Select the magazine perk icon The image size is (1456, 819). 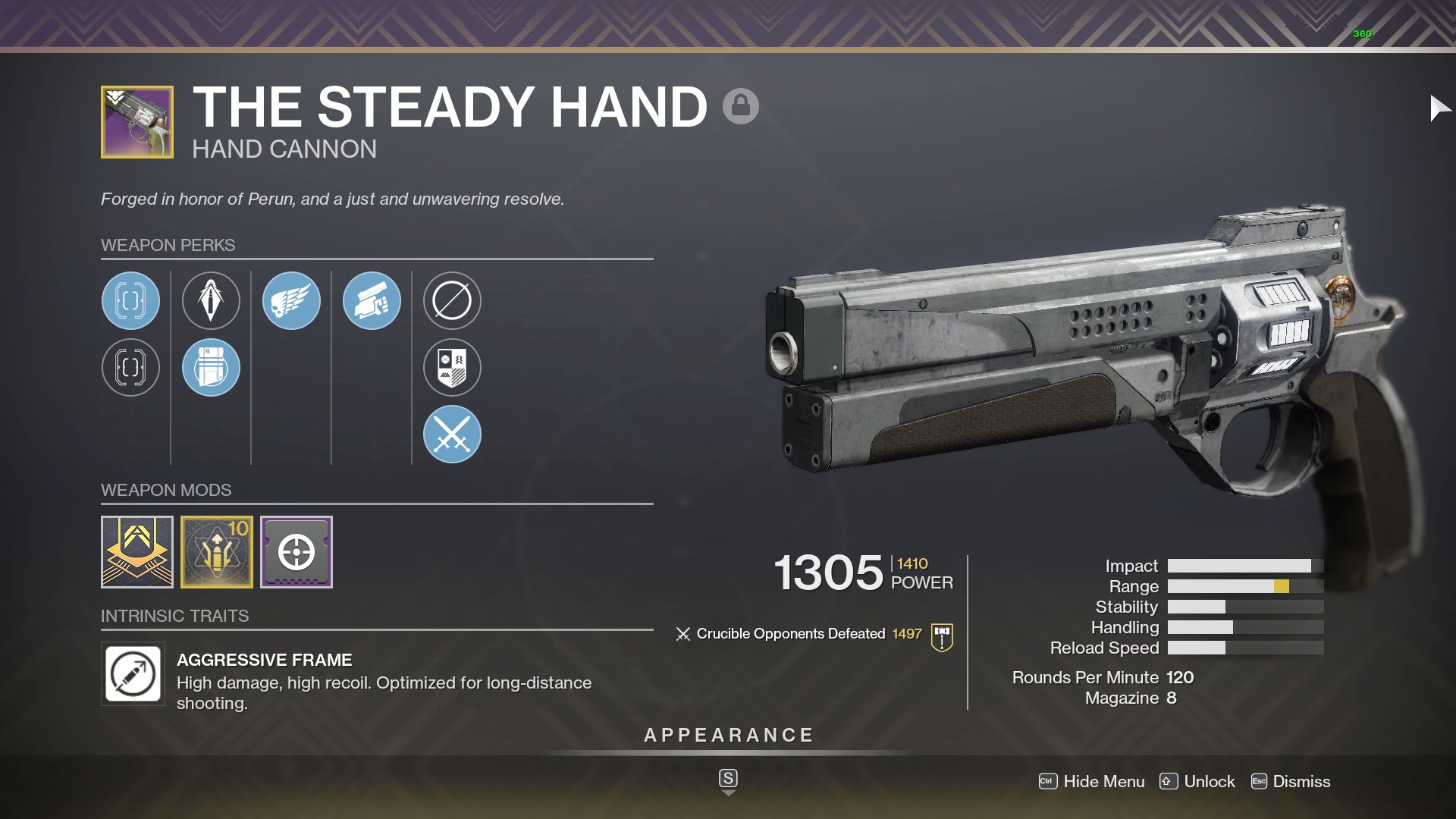(211, 368)
